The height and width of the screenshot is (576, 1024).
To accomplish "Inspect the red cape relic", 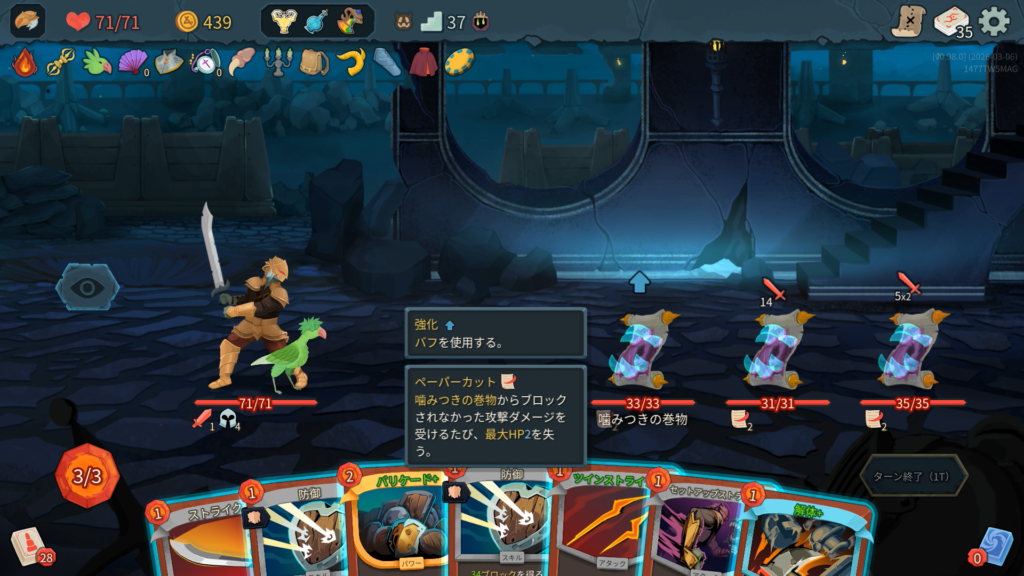I will tap(423, 62).
